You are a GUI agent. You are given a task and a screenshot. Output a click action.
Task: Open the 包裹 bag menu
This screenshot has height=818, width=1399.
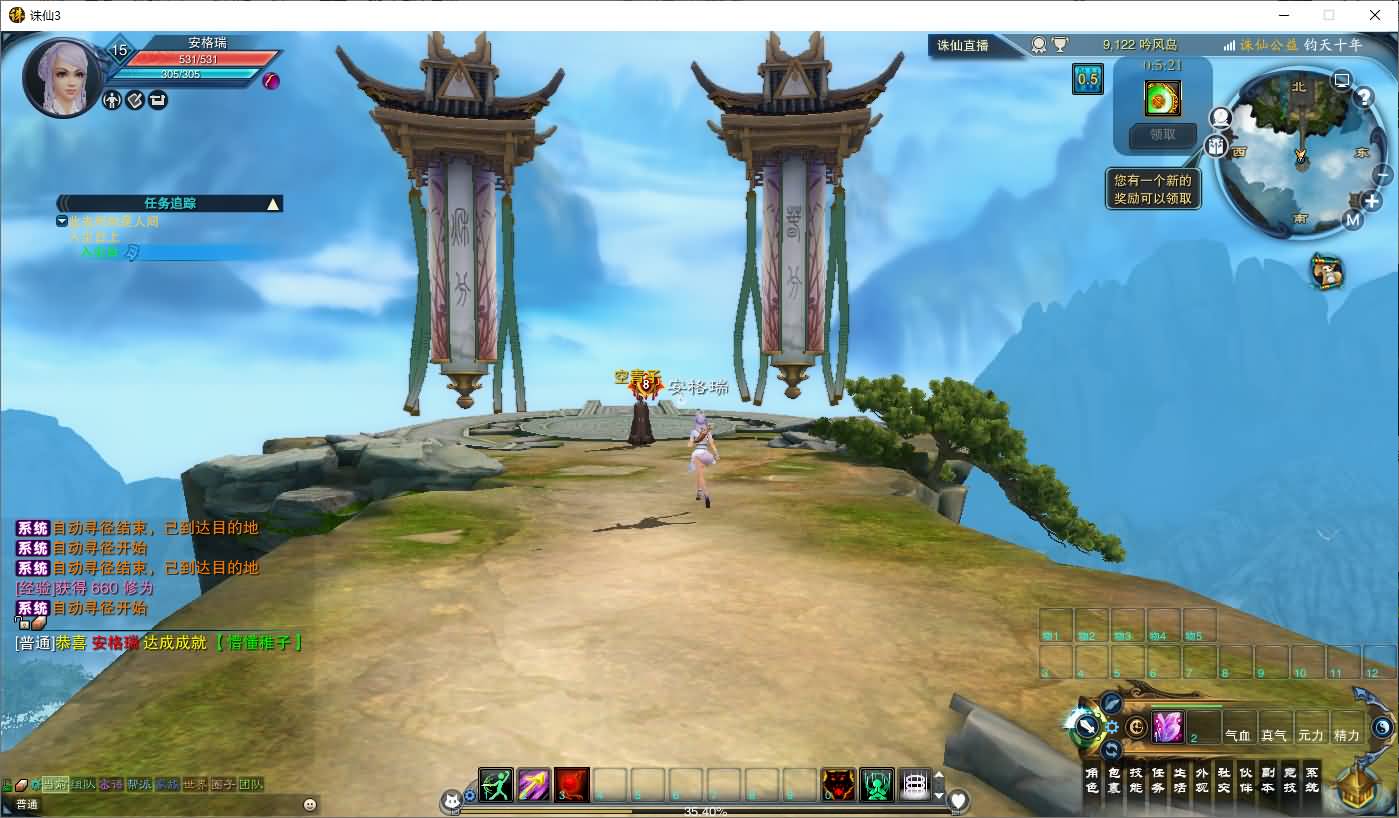tap(1114, 780)
